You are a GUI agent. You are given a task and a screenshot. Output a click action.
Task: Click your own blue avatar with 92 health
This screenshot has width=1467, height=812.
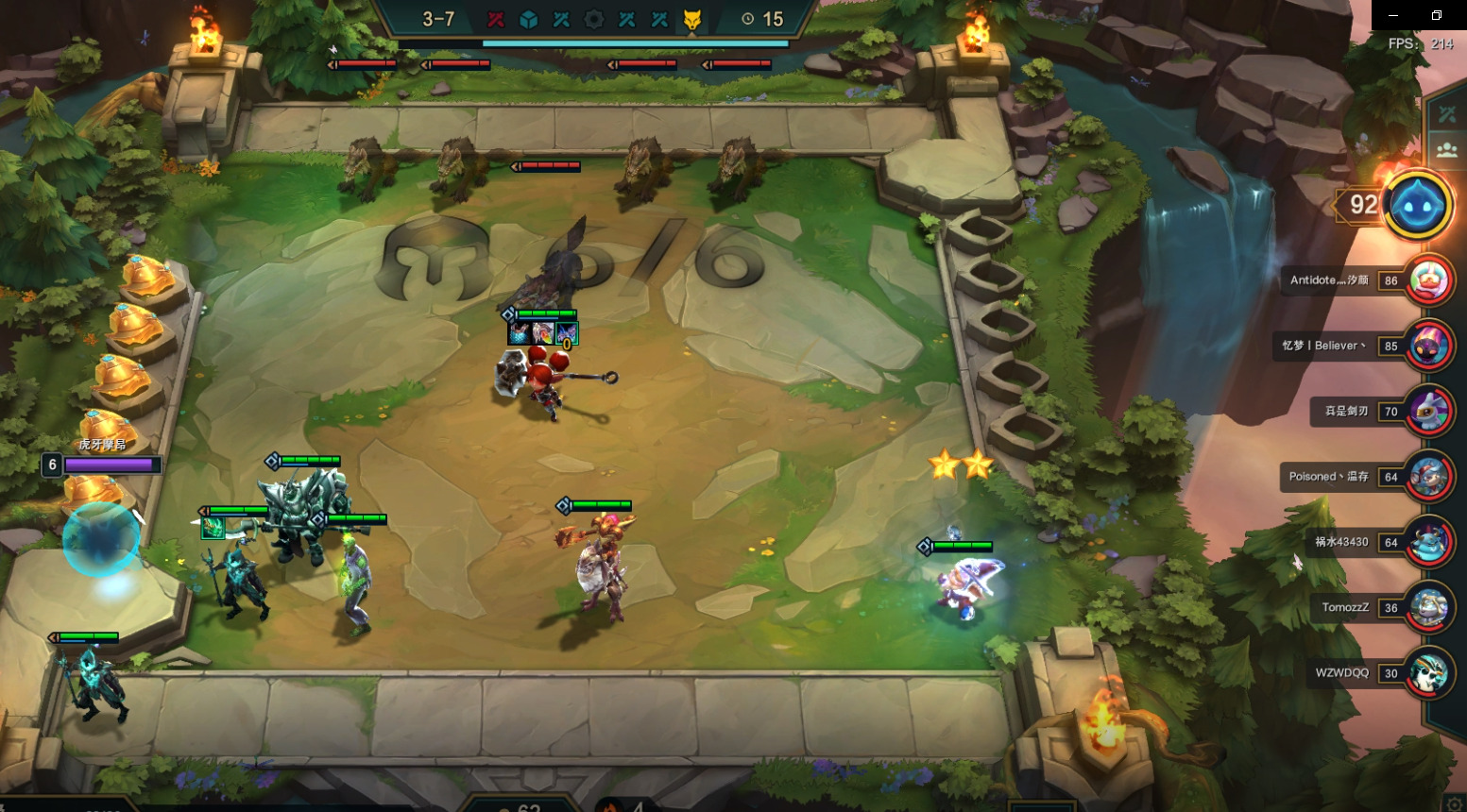[x=1418, y=205]
